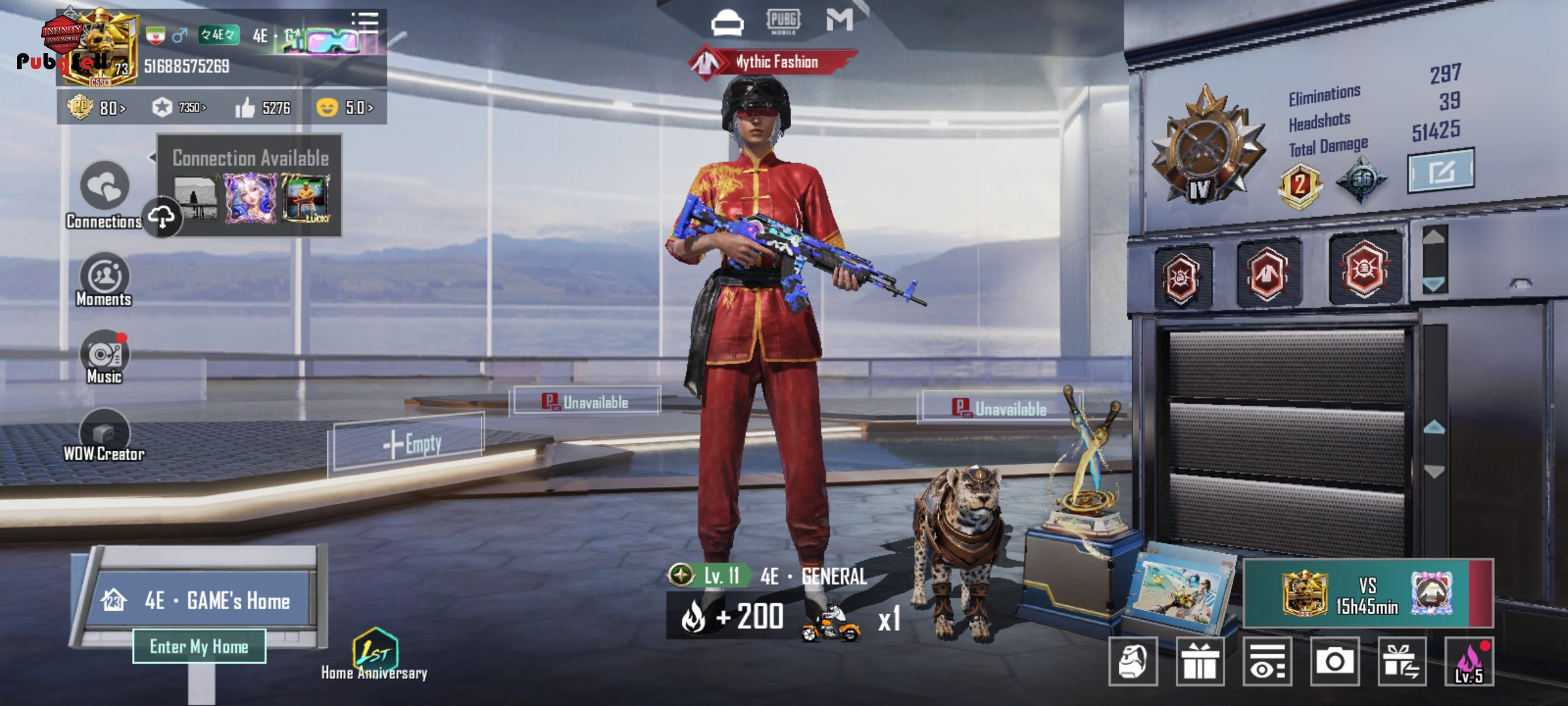Open WOW Creator

pos(105,433)
